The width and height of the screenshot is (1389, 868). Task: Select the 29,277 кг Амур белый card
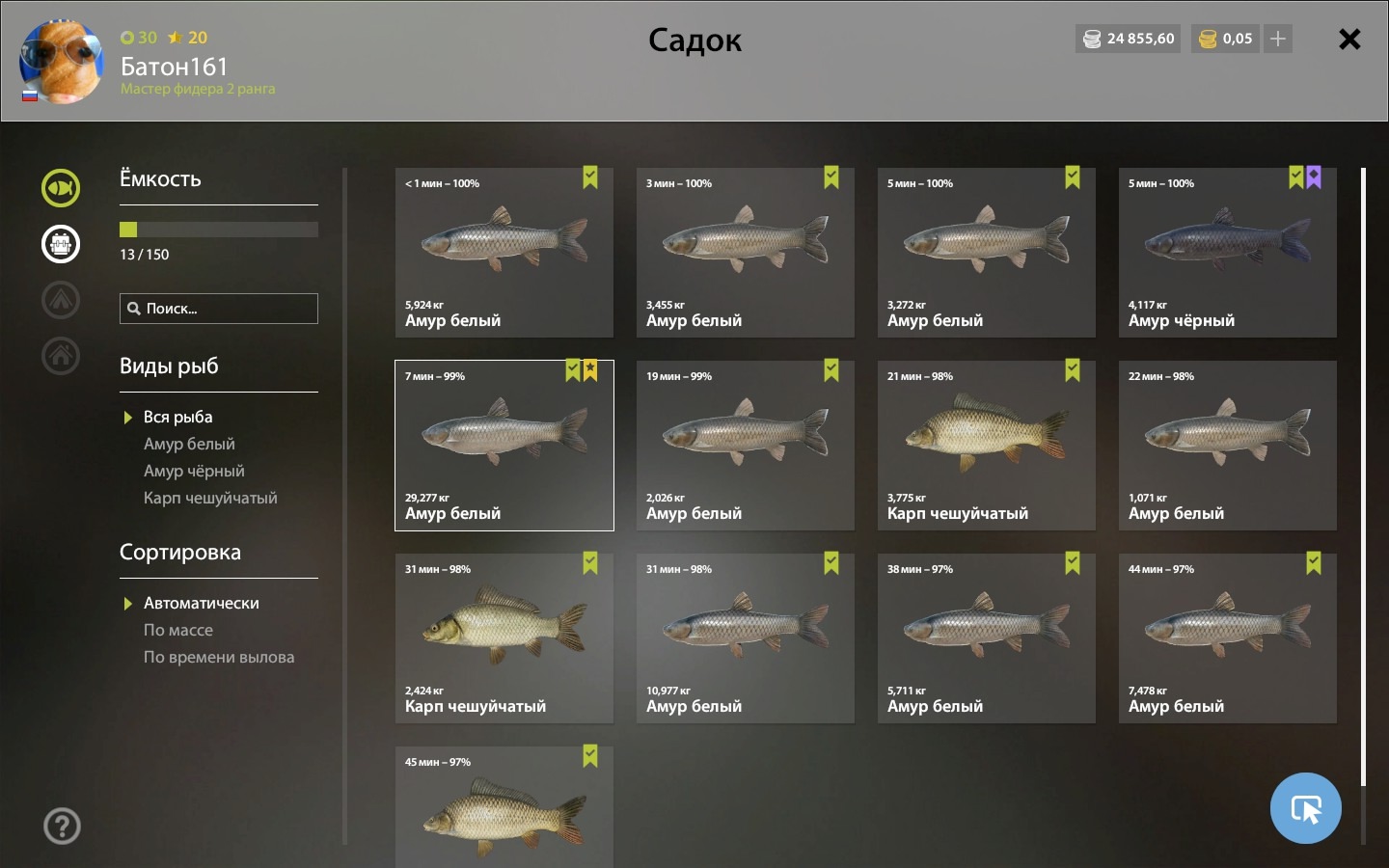(x=504, y=446)
